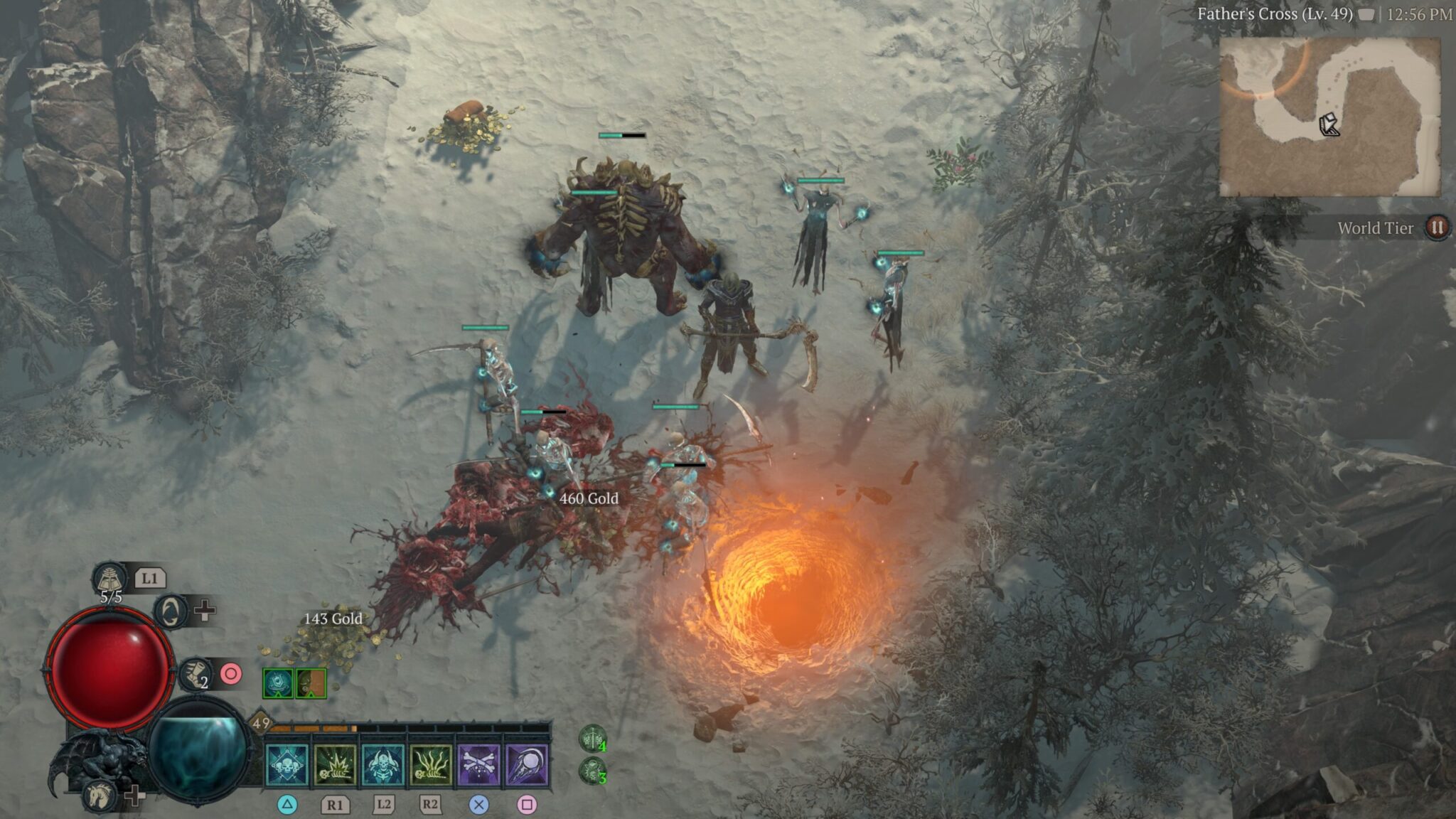Activate the teal armored skeleton skill
This screenshot has width=1456, height=819.
(383, 765)
